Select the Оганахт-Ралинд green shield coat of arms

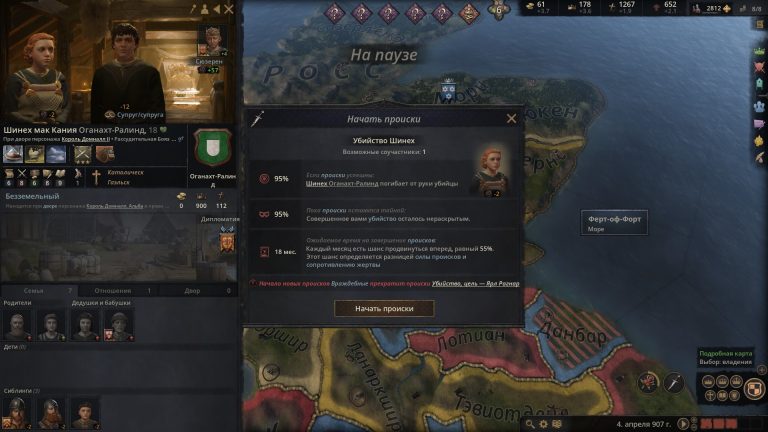pyautogui.click(x=210, y=148)
